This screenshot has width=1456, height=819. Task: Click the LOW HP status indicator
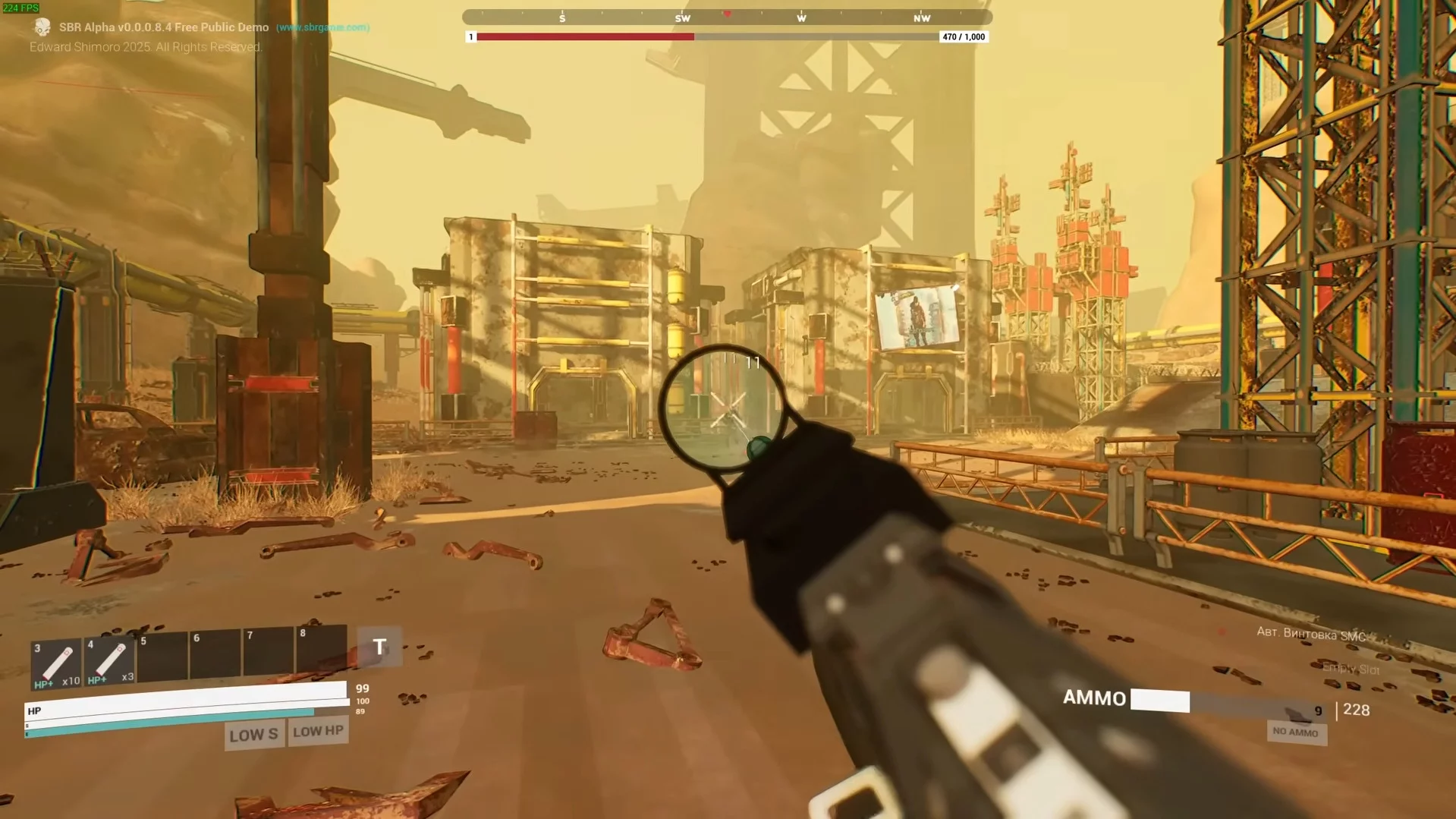coord(319,731)
